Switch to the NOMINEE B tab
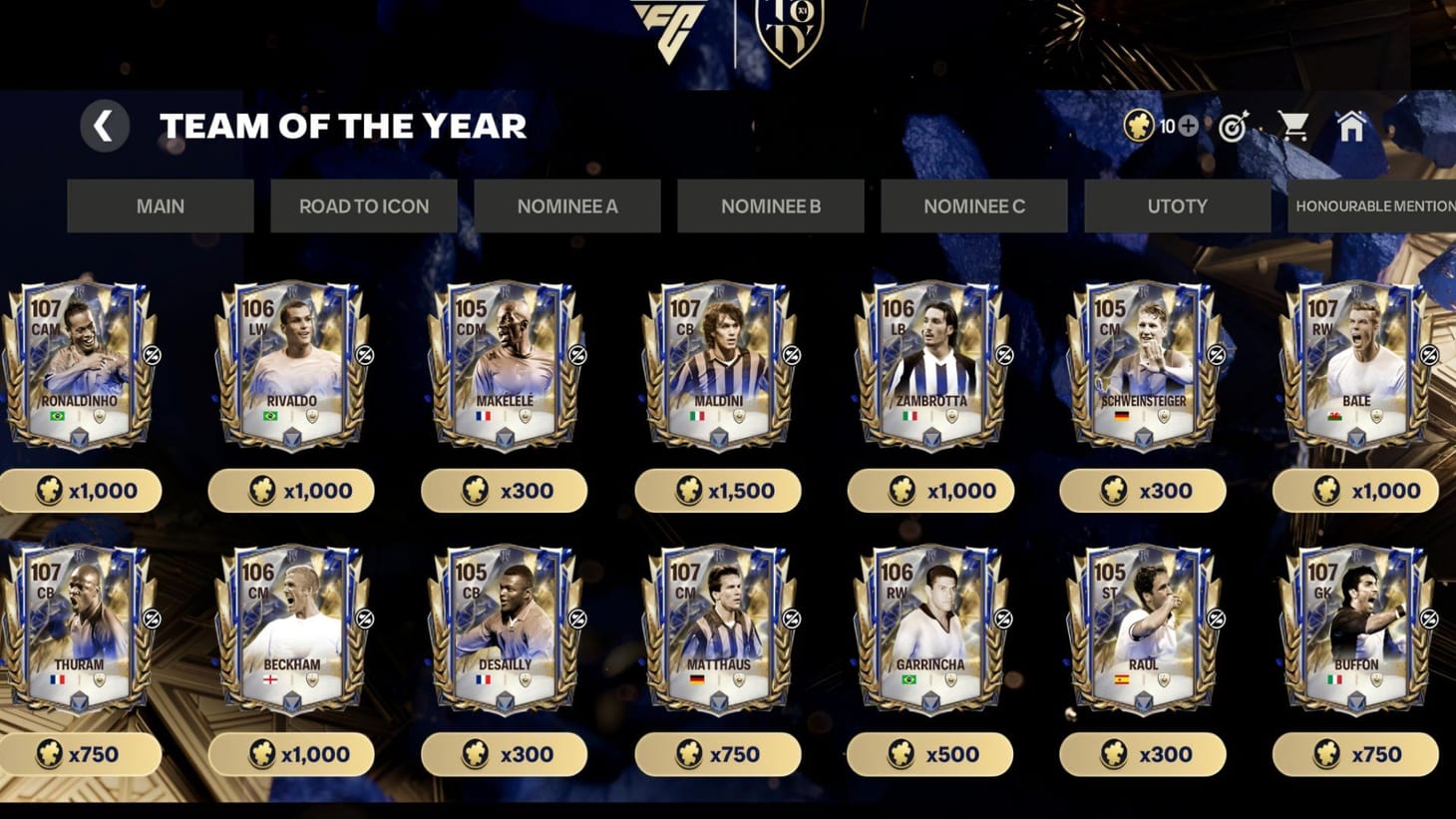 (770, 205)
